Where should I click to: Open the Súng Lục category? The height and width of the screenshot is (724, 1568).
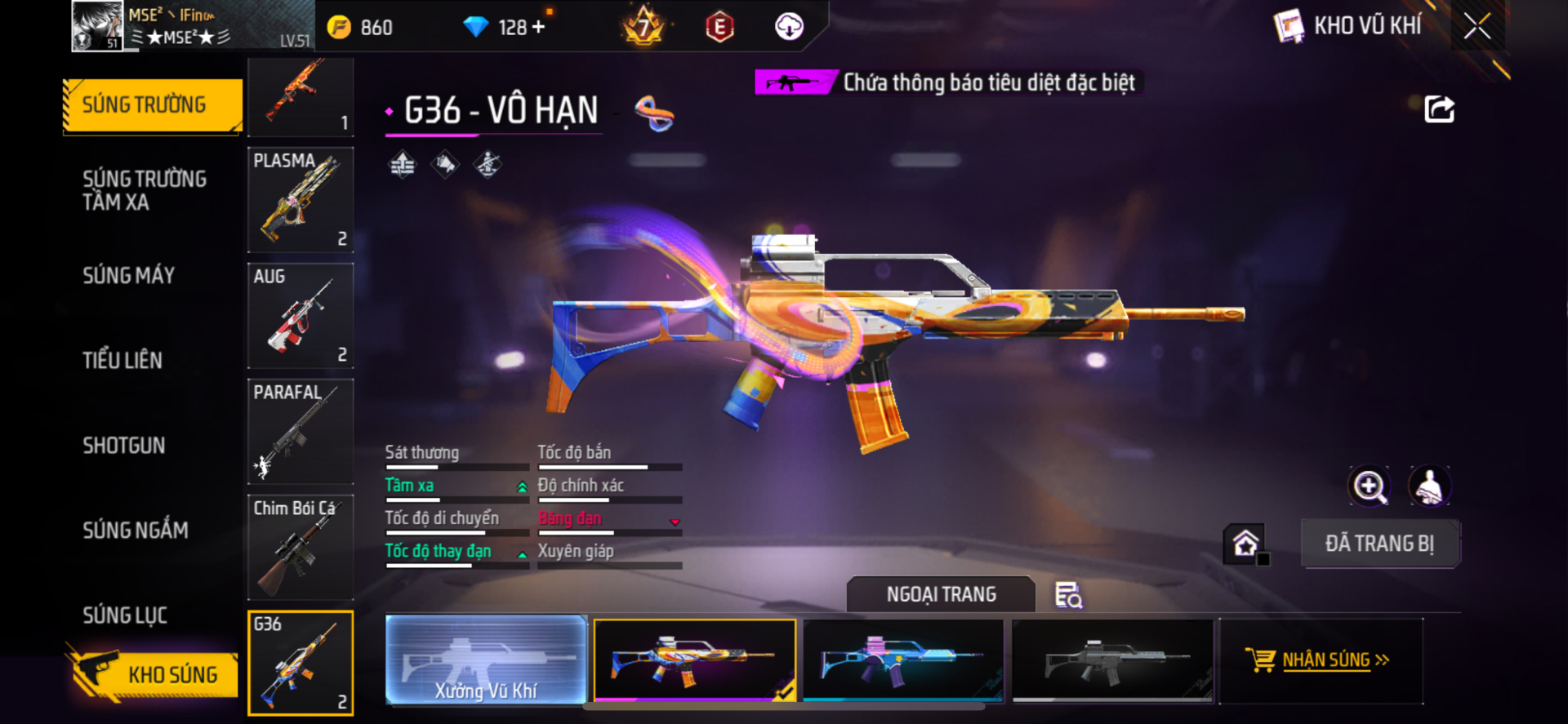pos(125,615)
